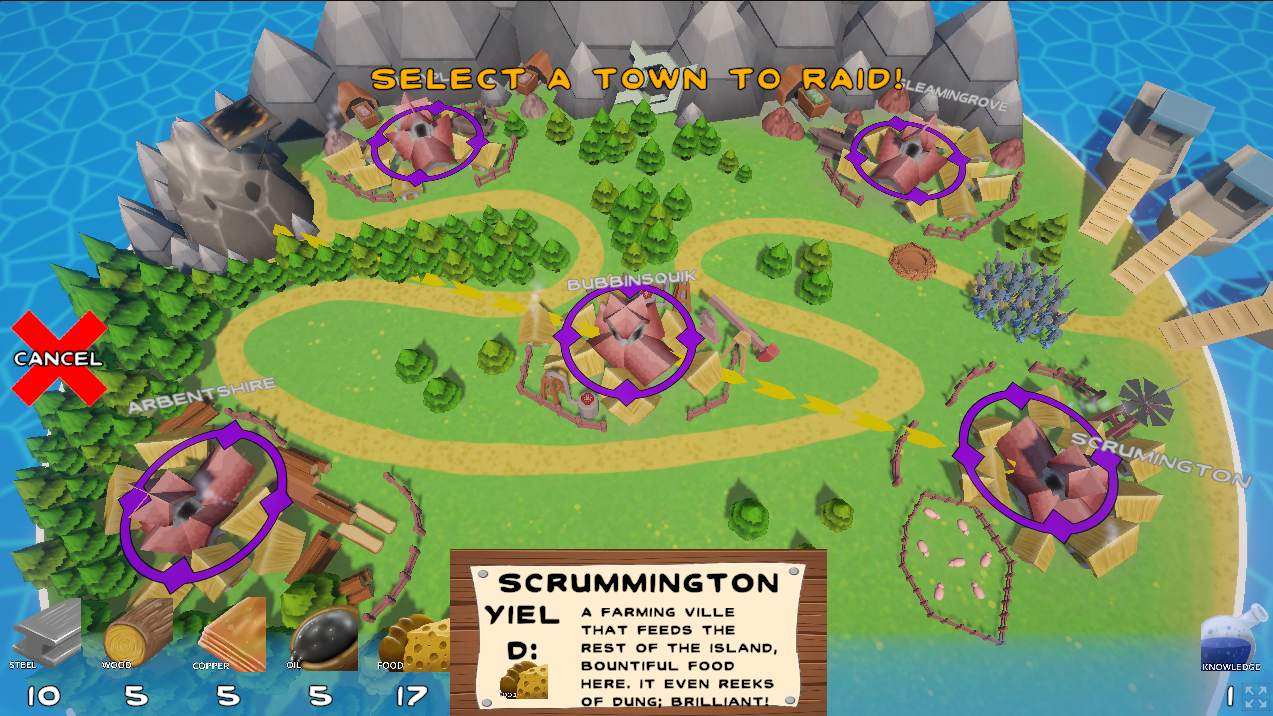Cancel the raid town selection

click(59, 357)
